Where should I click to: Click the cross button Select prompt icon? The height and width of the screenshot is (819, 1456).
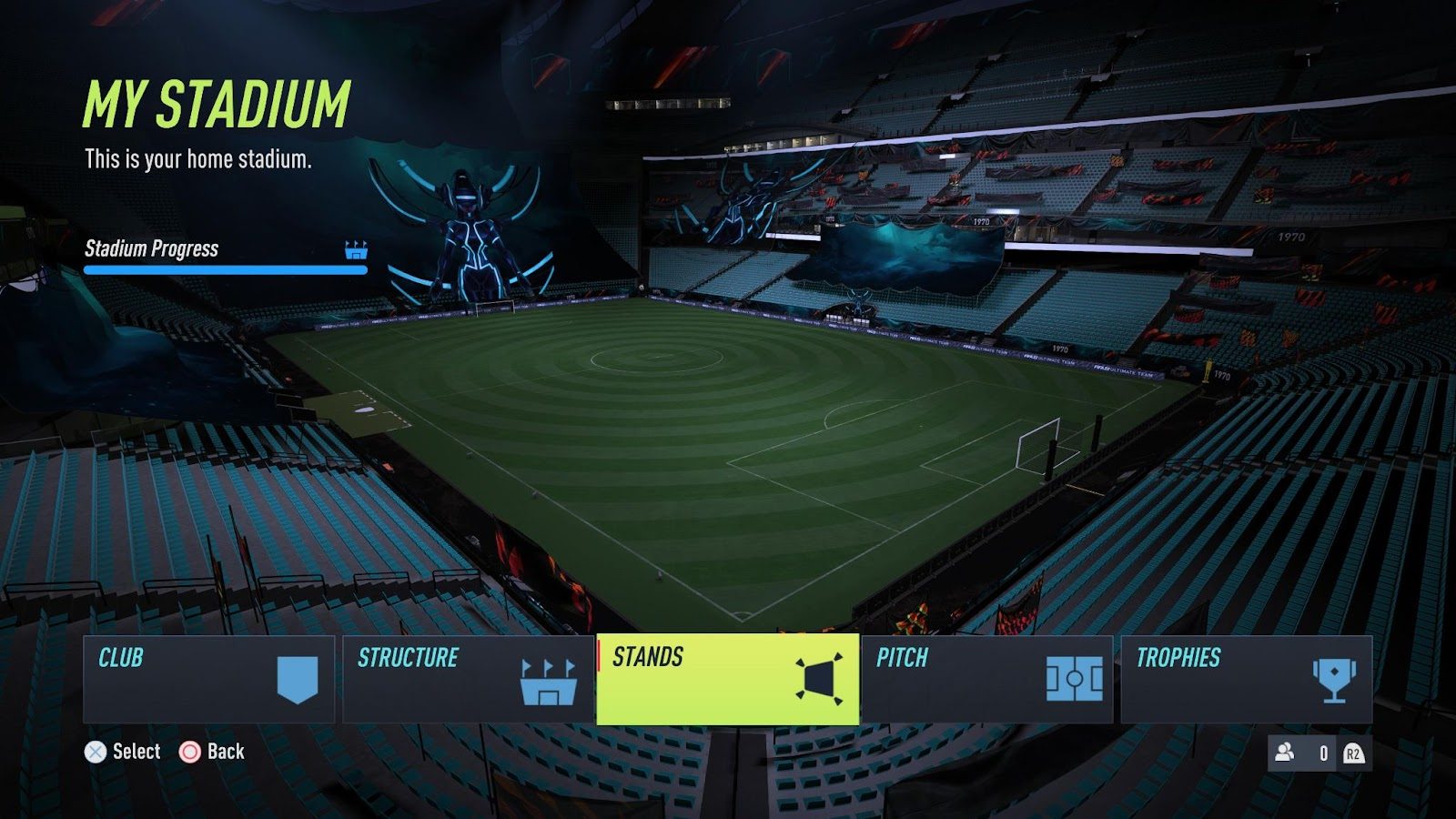pos(95,752)
